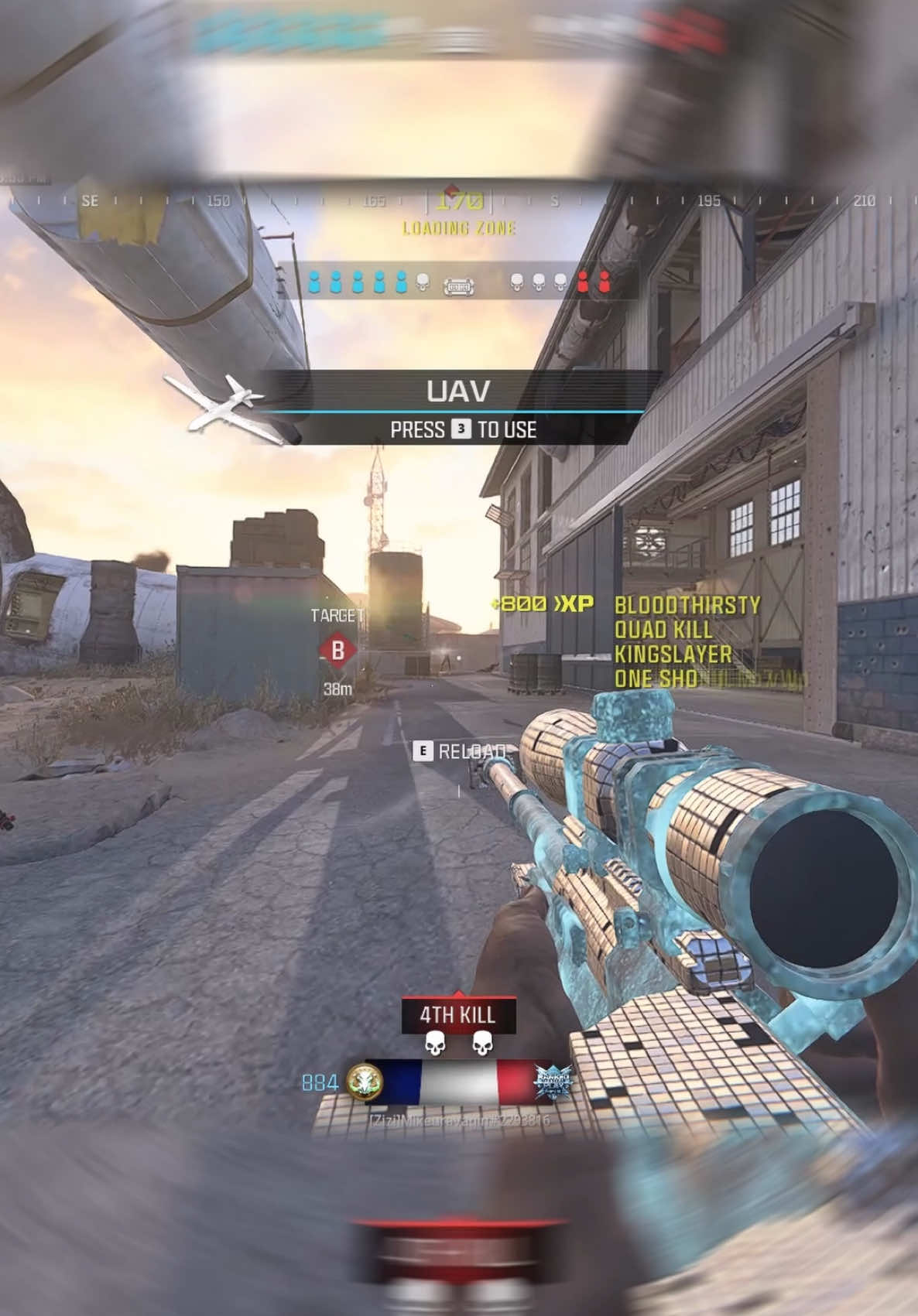Select the UAV killstreak banner
918x1316 pixels.
point(458,391)
